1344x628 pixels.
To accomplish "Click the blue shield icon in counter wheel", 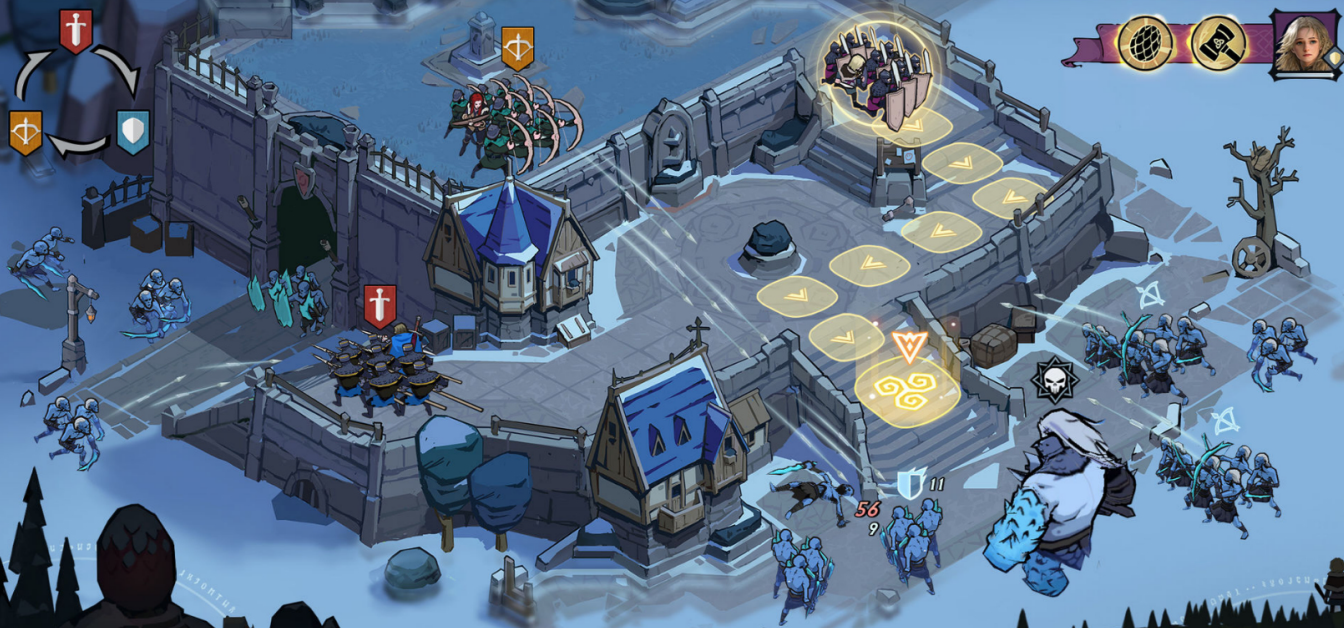I will point(133,131).
